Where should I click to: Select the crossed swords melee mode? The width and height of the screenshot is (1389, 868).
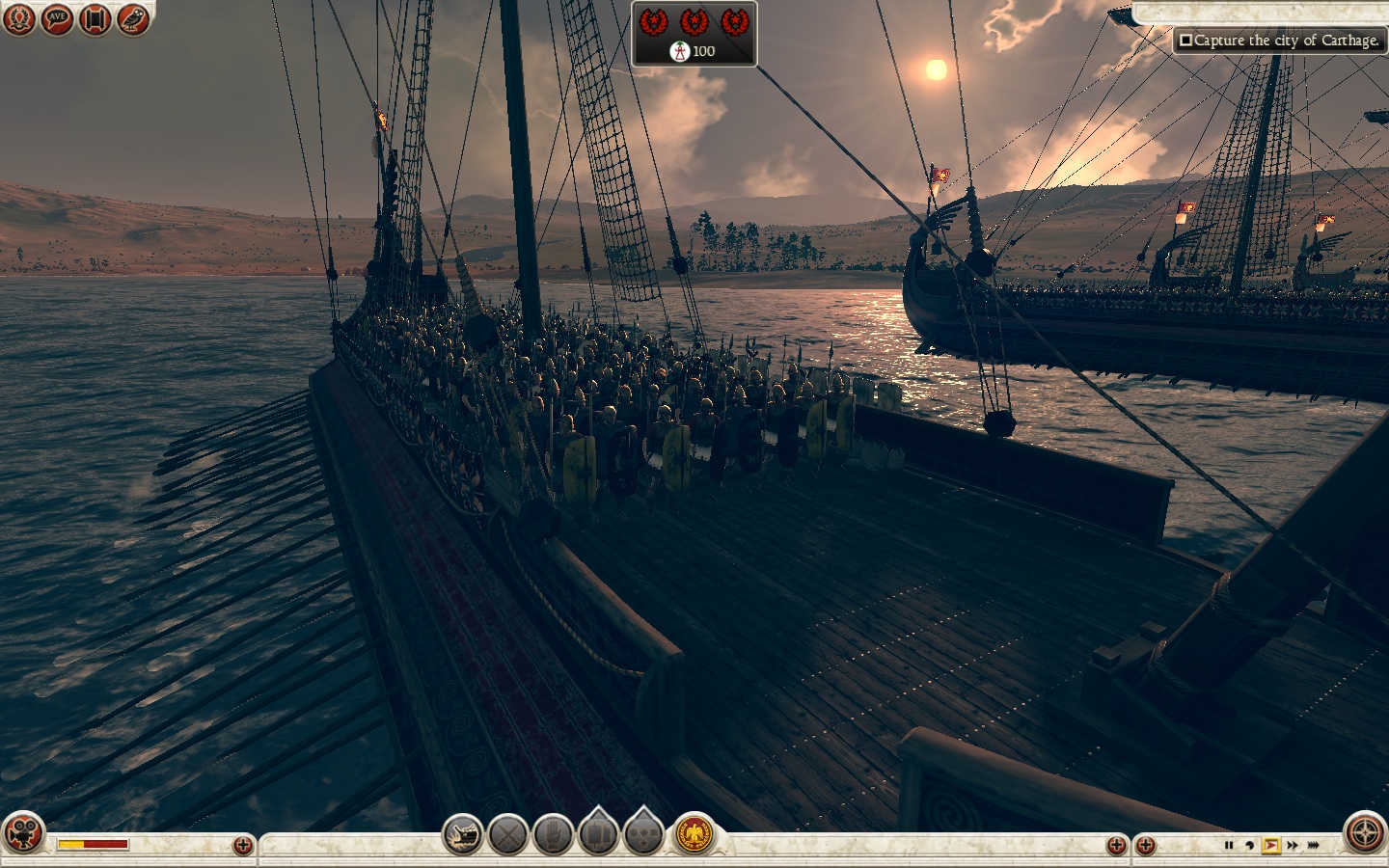508,834
